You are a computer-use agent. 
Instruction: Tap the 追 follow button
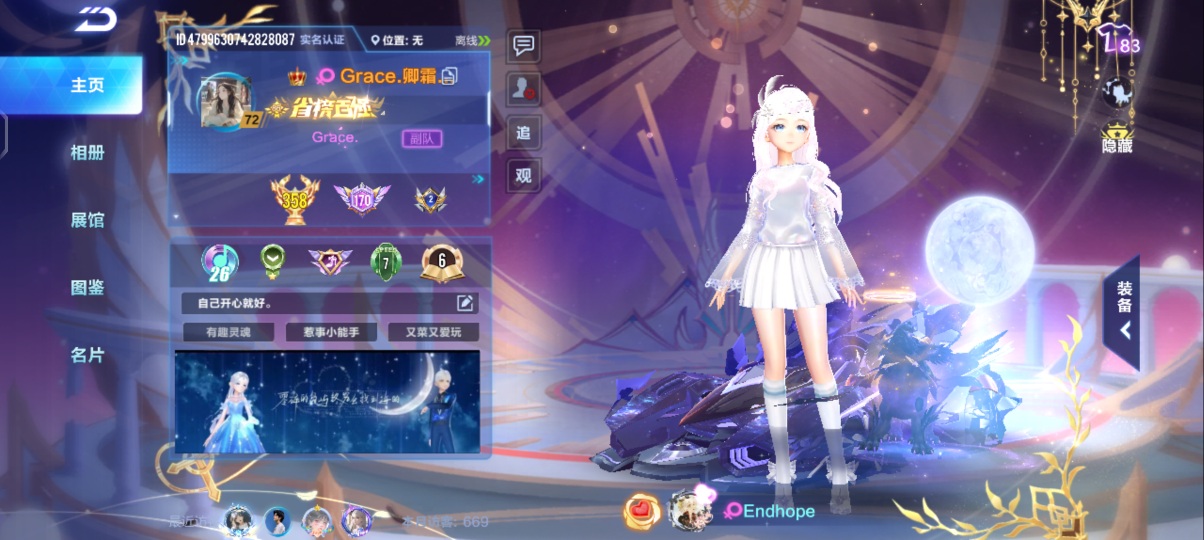[x=523, y=132]
